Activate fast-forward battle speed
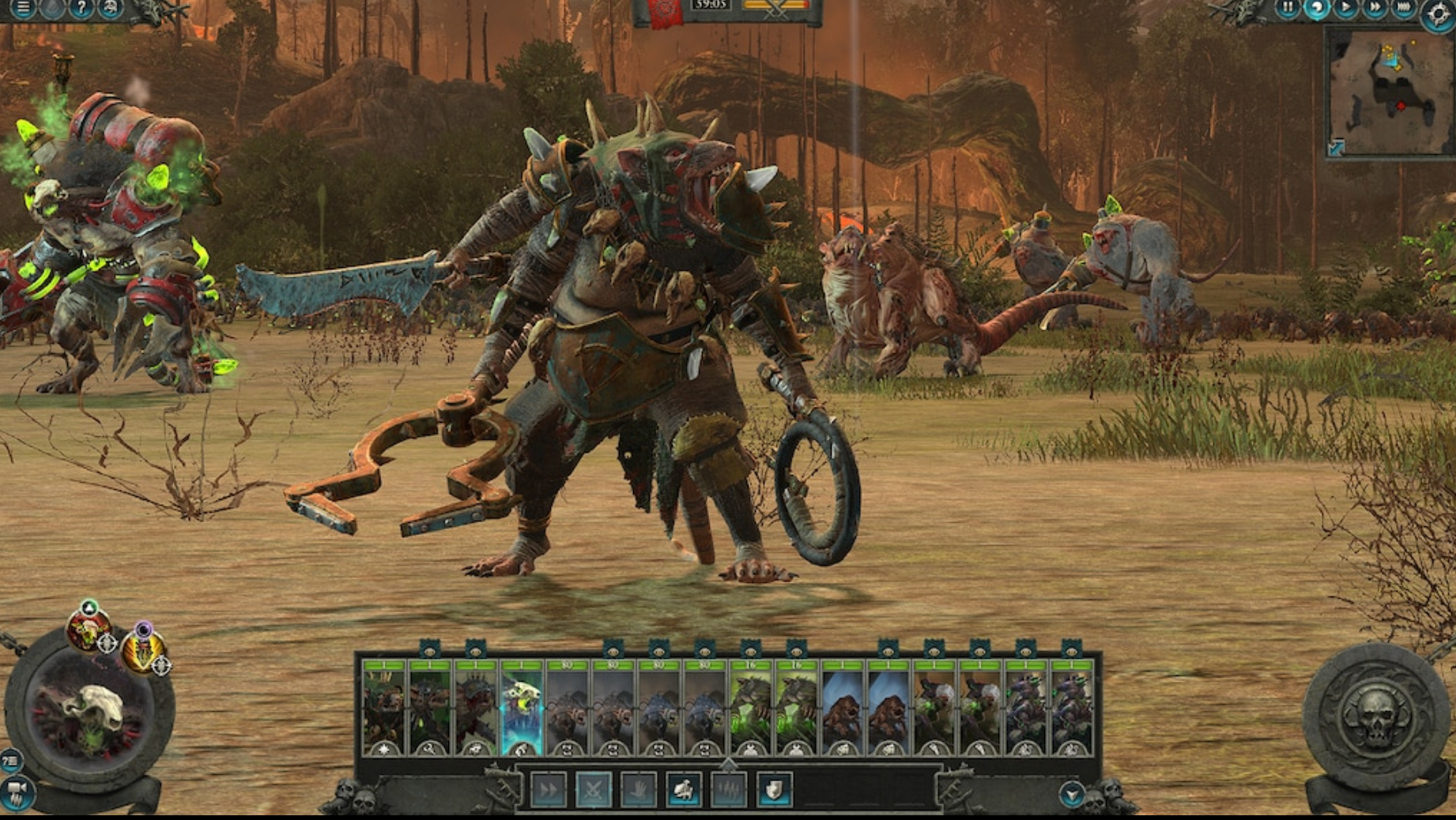 1374,9
